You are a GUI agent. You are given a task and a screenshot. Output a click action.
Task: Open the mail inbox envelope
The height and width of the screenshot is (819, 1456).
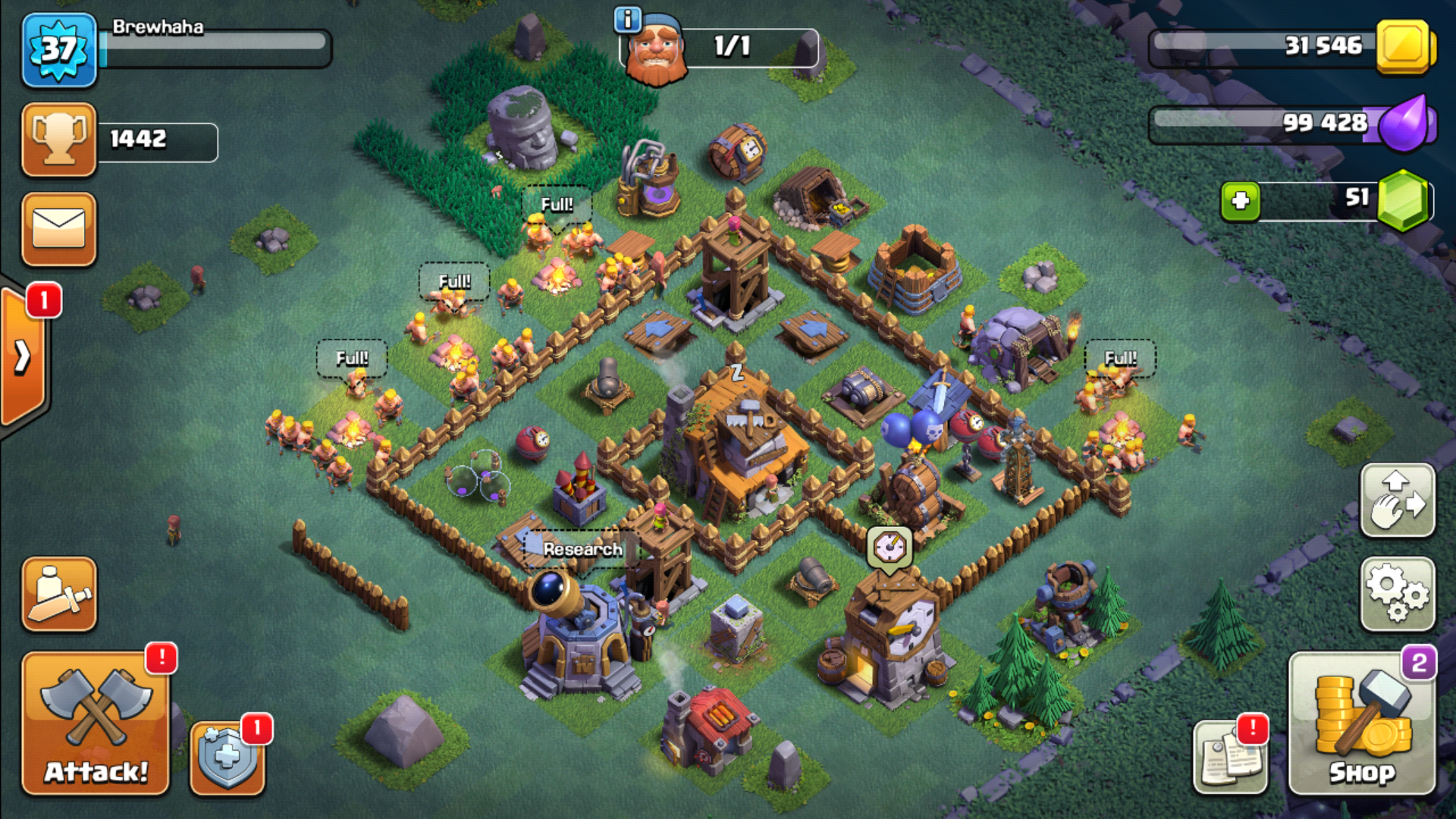pos(59,229)
